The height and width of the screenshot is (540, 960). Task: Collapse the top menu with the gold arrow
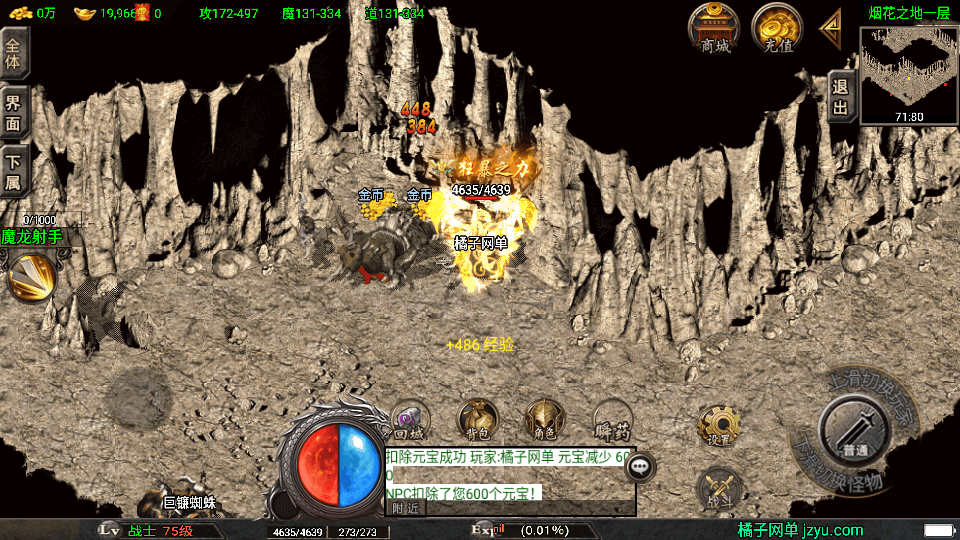(x=830, y=27)
